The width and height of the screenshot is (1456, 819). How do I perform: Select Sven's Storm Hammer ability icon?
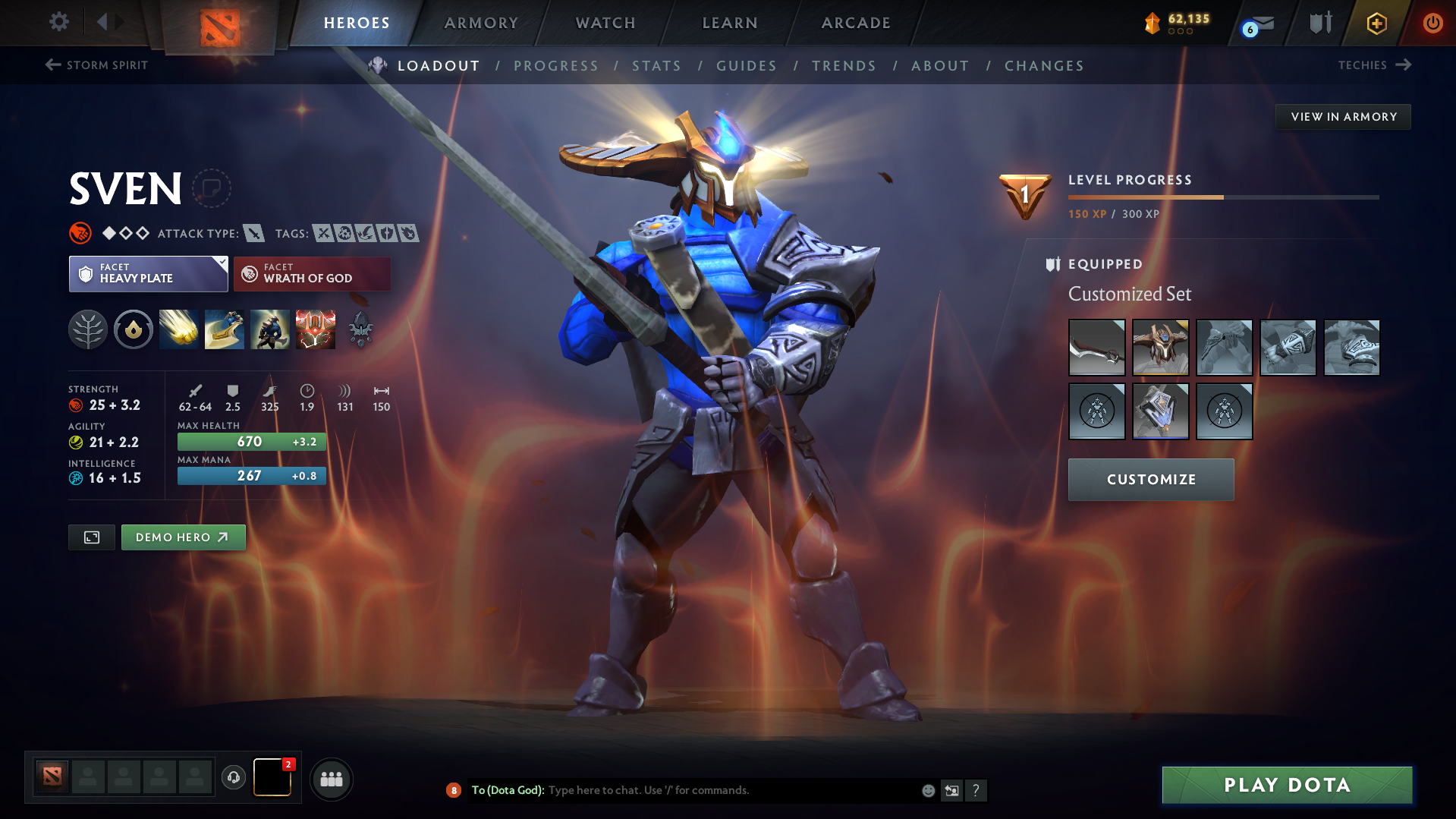(179, 329)
